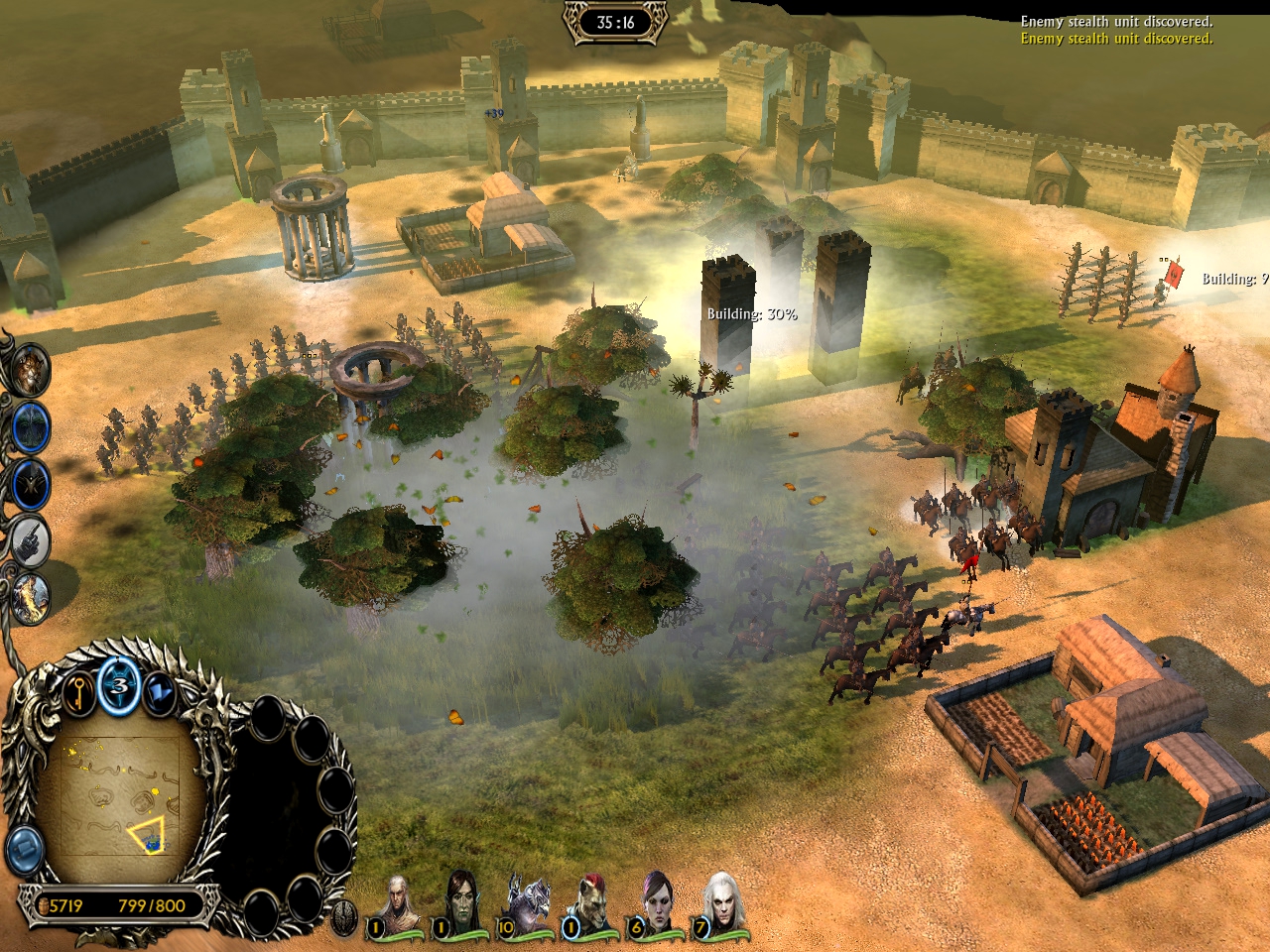Select the level 10 horned beast hero

pyautogui.click(x=528, y=902)
